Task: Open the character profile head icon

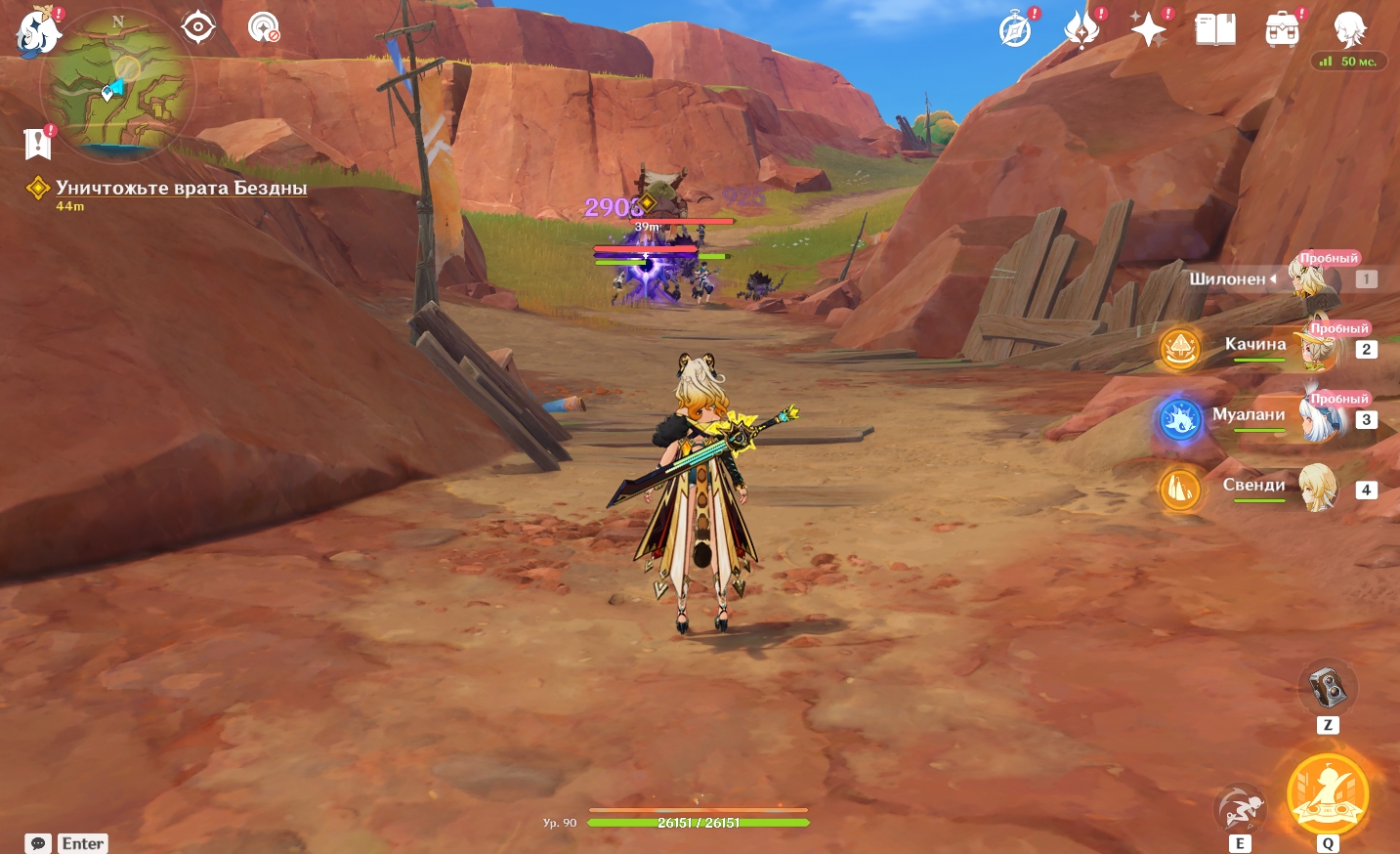Action: (1349, 29)
